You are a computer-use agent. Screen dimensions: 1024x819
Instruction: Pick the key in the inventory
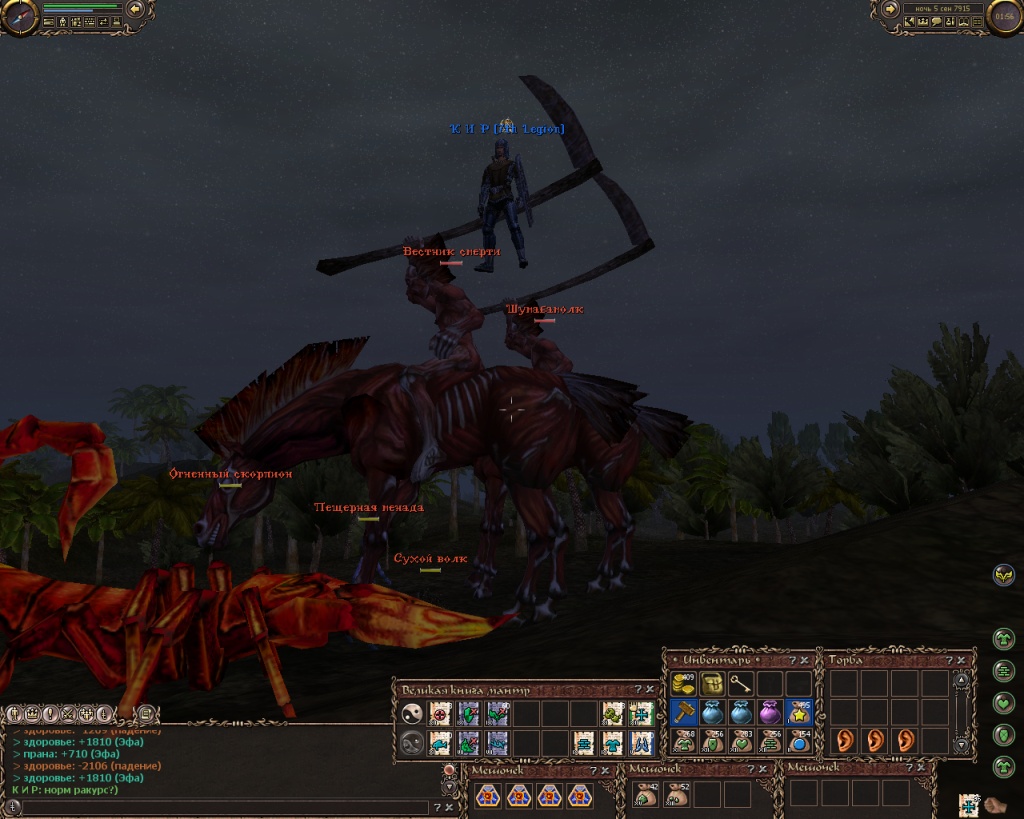click(741, 684)
